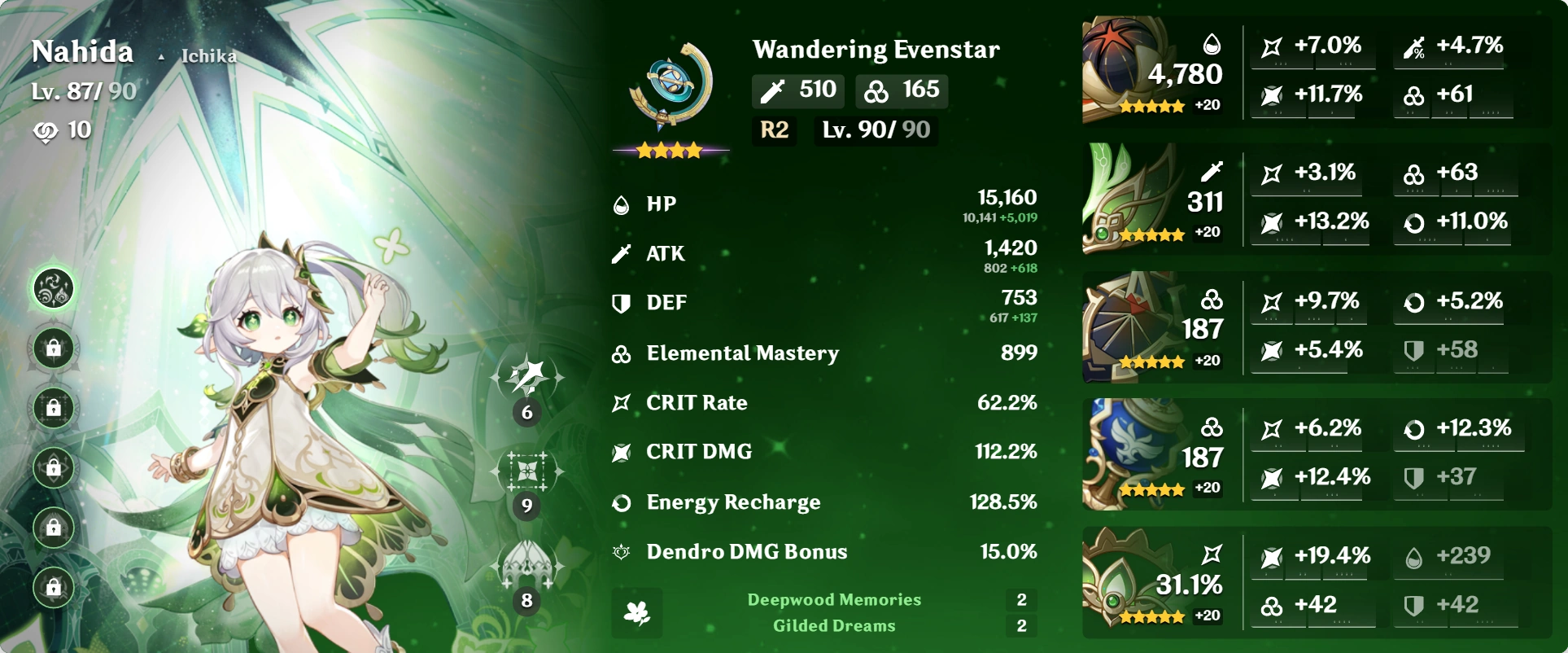Toggle the fourth locked constellation slot
Image resolution: width=1568 pixels, height=653 pixels.
(54, 469)
